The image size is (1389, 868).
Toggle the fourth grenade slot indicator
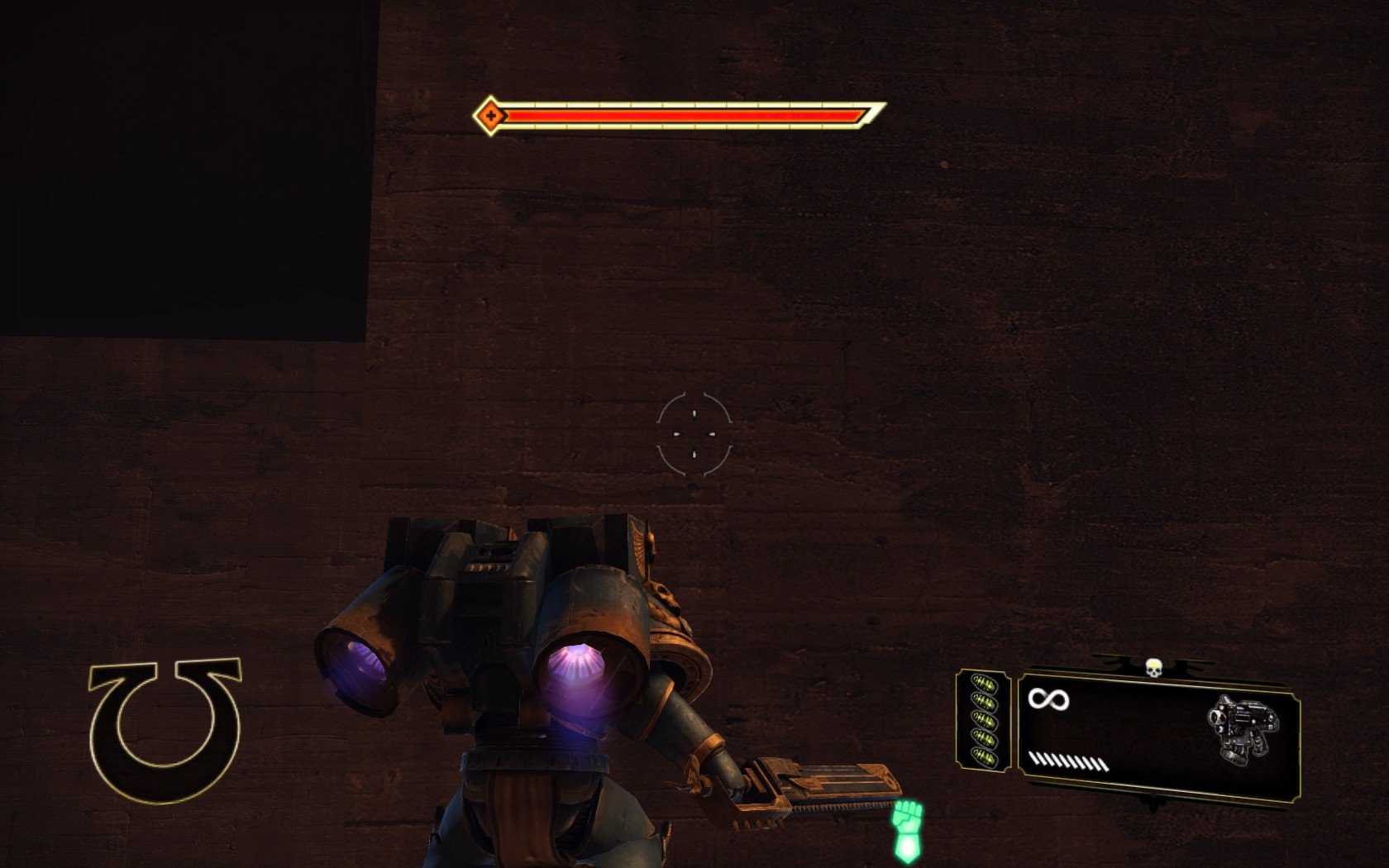coord(986,740)
